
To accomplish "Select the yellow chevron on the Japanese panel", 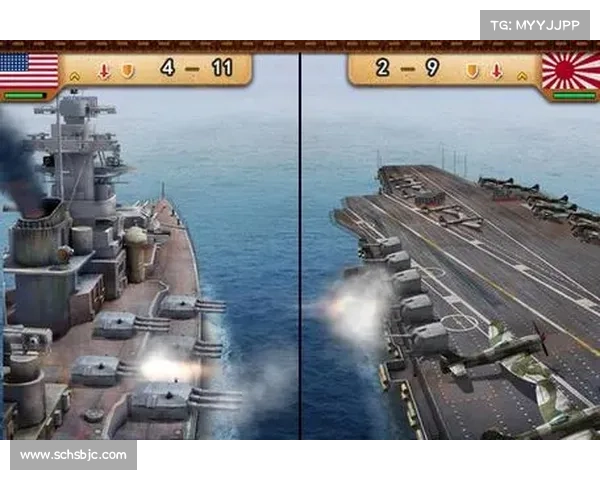I will tap(523, 74).
